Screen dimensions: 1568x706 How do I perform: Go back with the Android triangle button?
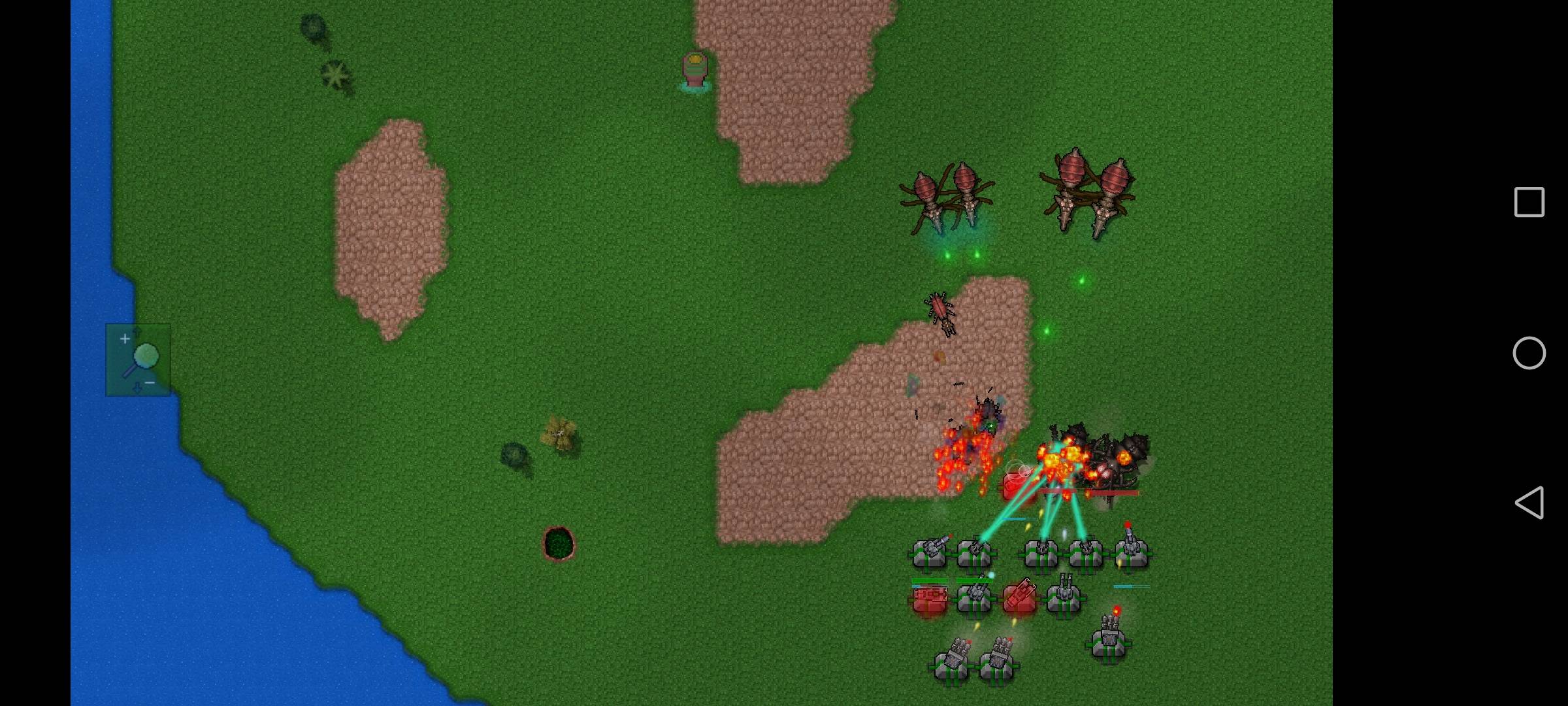coord(1529,503)
